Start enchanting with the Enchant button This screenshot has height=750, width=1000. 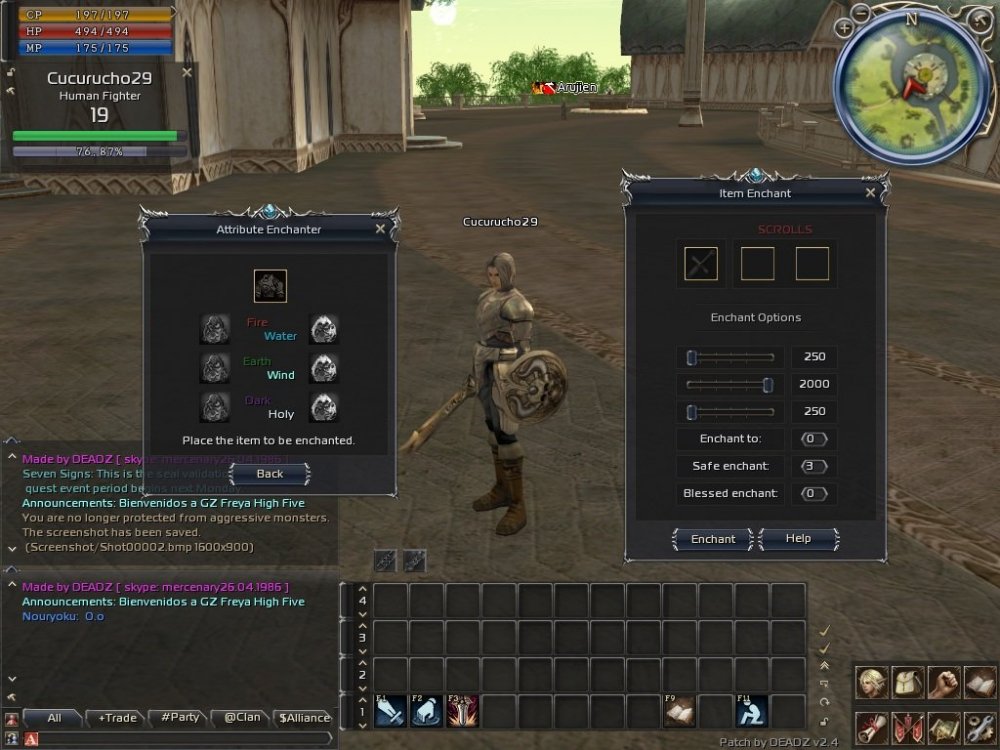(x=713, y=539)
